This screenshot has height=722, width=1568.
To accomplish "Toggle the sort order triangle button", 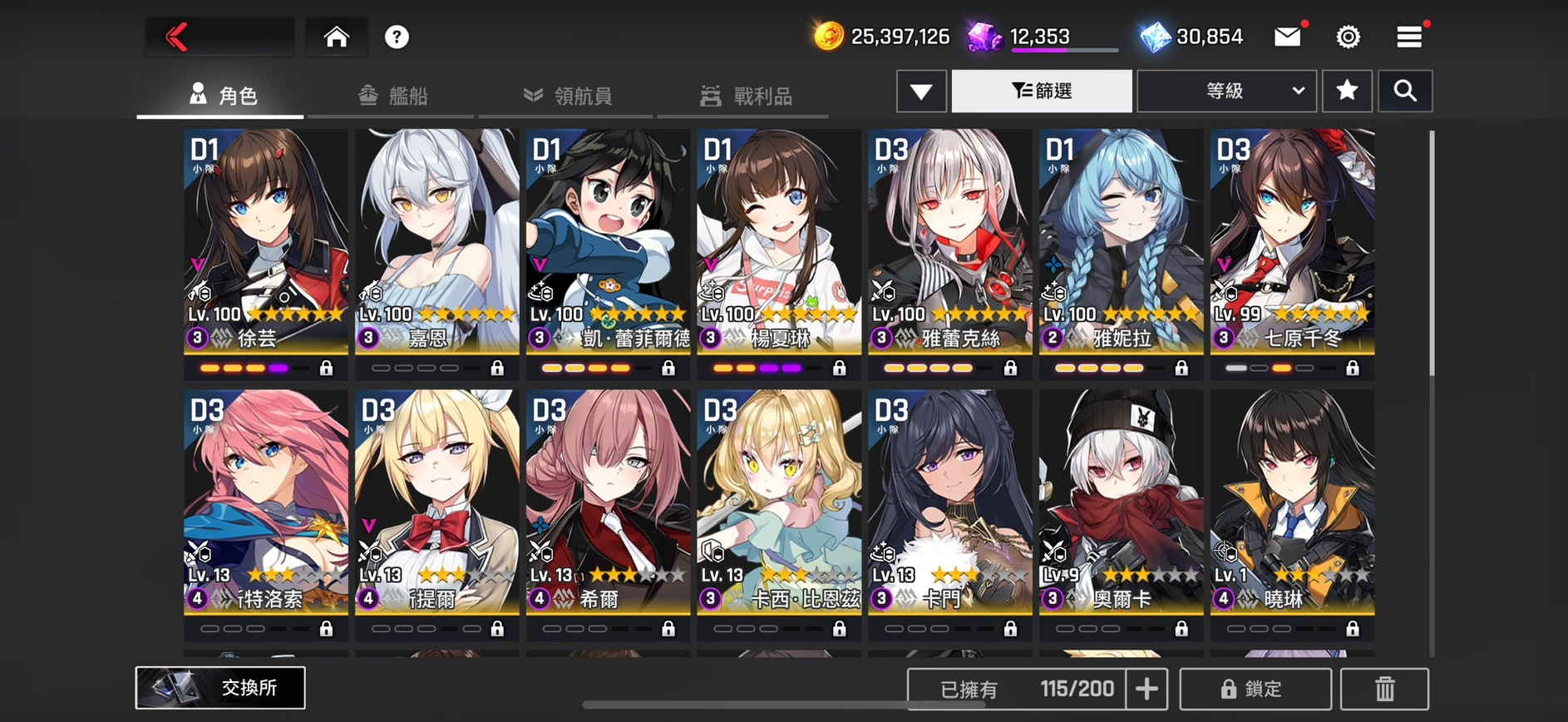I will click(921, 91).
